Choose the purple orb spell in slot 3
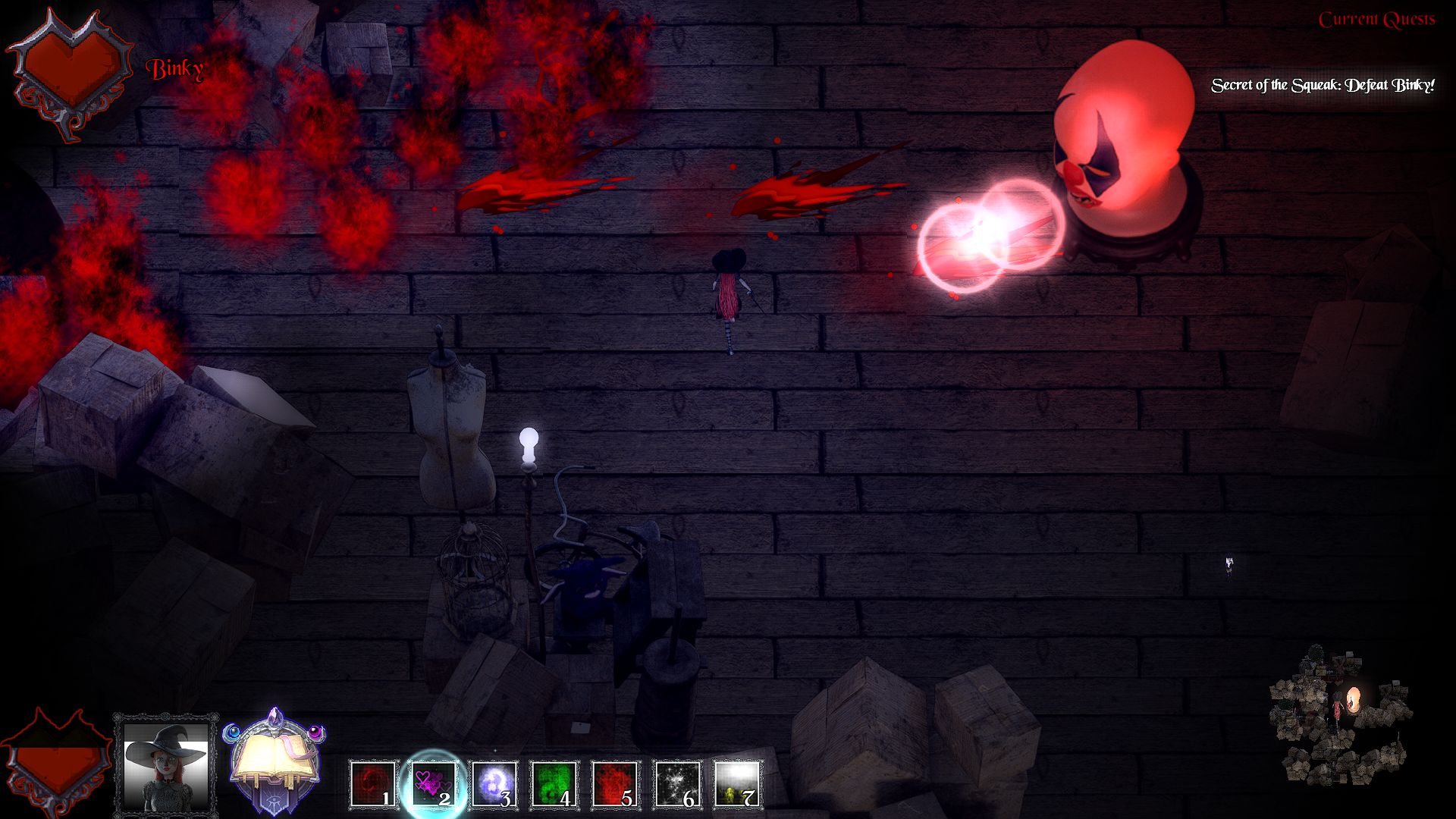Image resolution: width=1456 pixels, height=819 pixels. [x=494, y=784]
